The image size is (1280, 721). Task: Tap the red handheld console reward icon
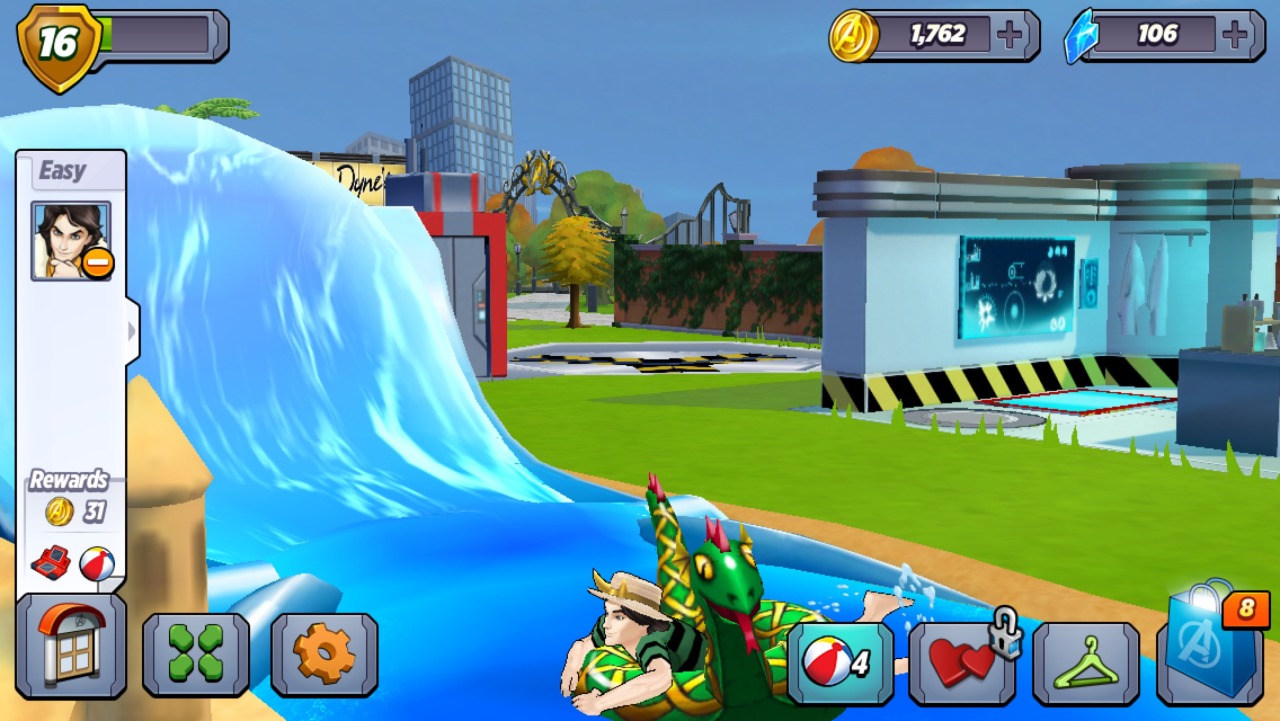coord(50,563)
